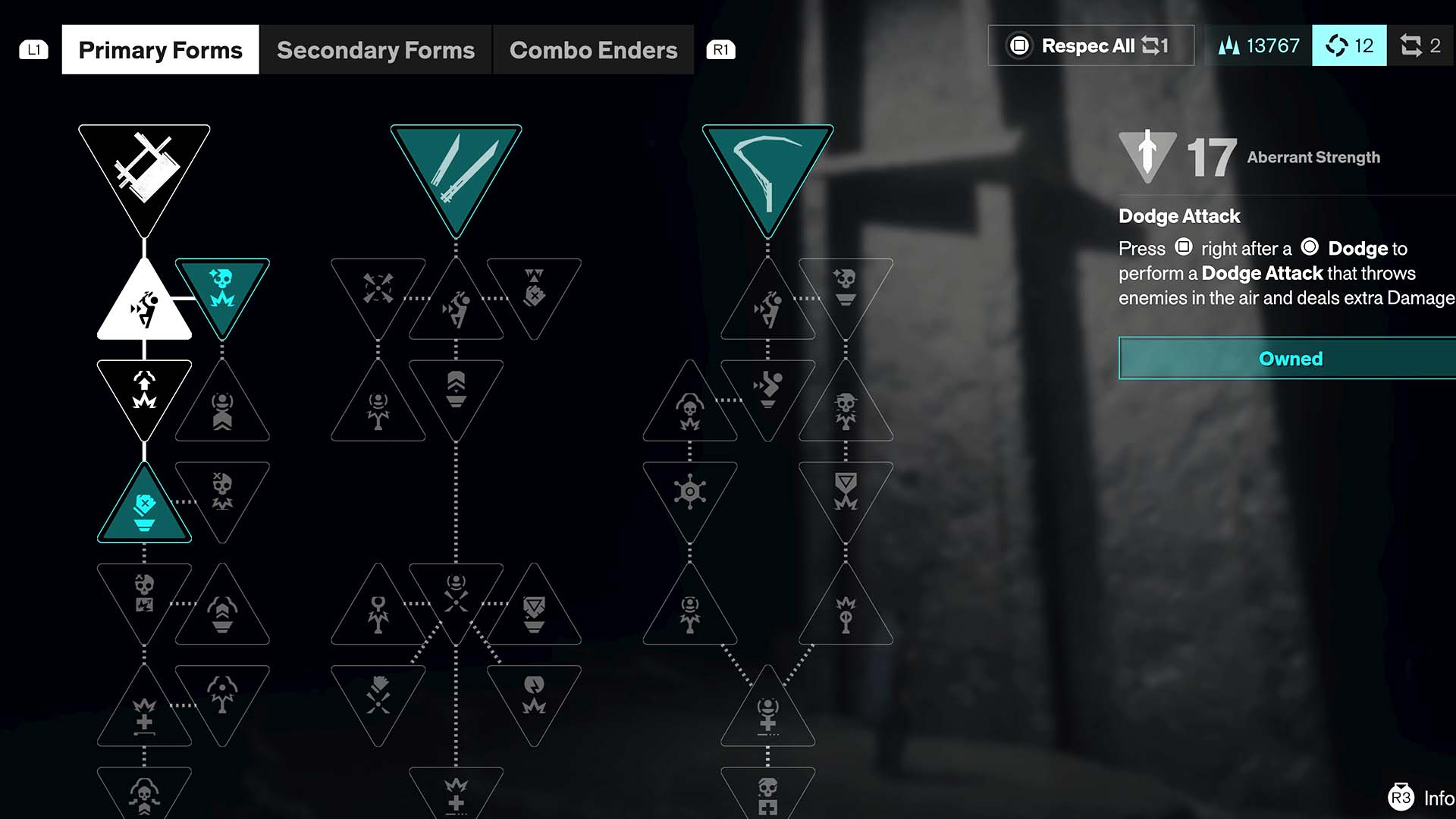Screen dimensions: 1456x819
Task: Open the Secondary Forms tab
Action: pyautogui.click(x=375, y=50)
